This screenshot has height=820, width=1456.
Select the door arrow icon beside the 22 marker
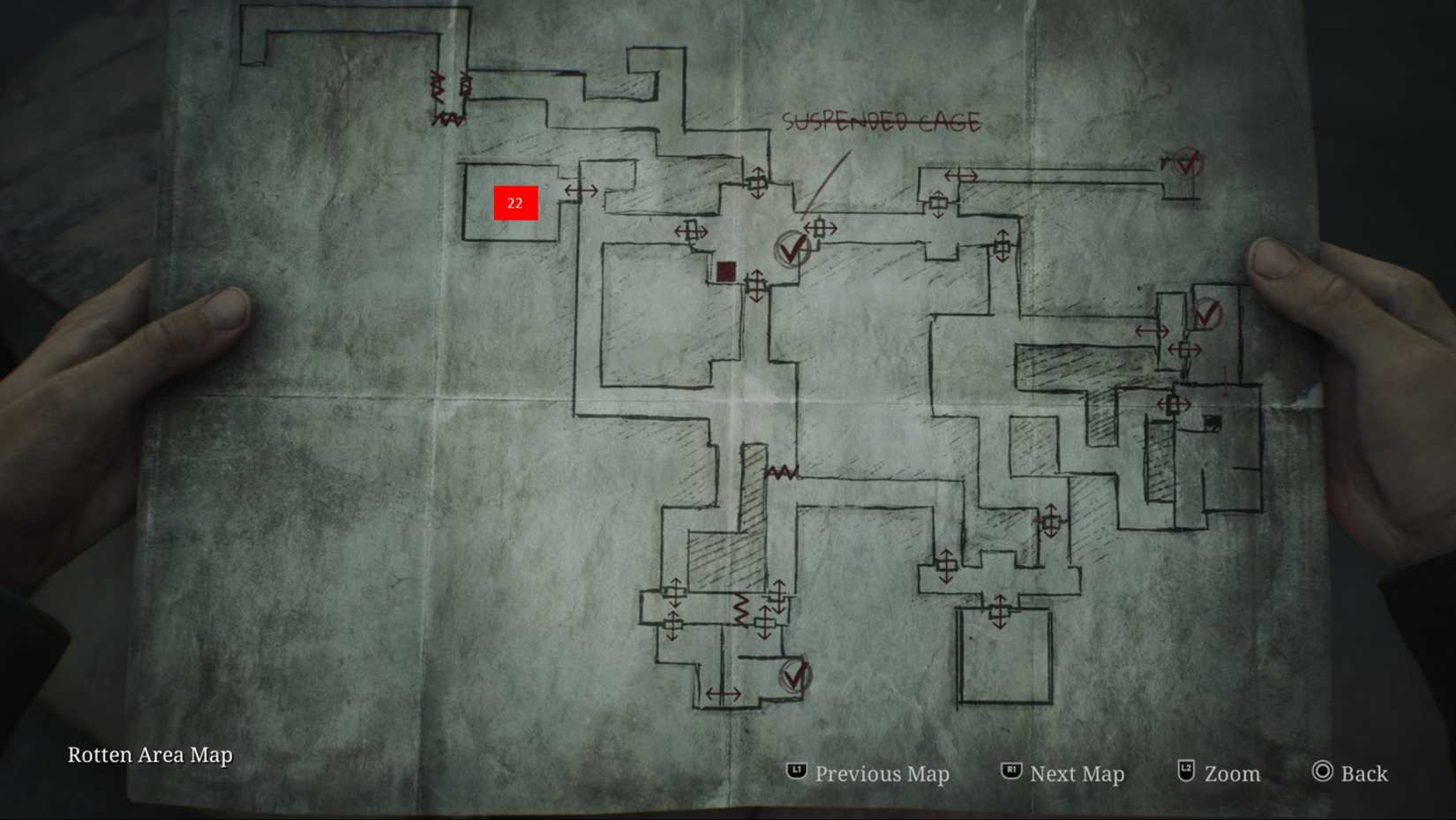pyautogui.click(x=582, y=191)
